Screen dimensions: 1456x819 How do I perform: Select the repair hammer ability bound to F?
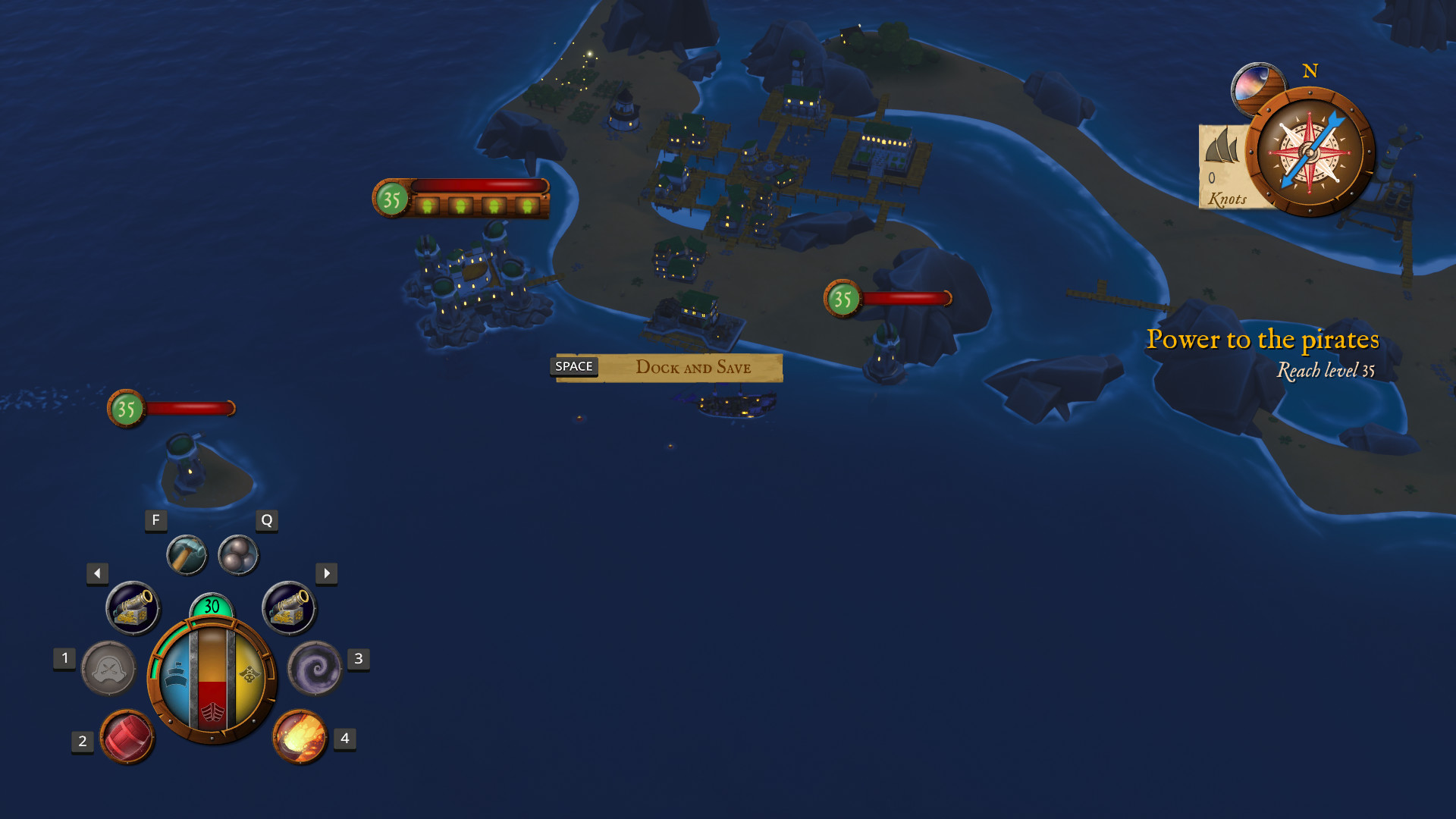point(187,554)
